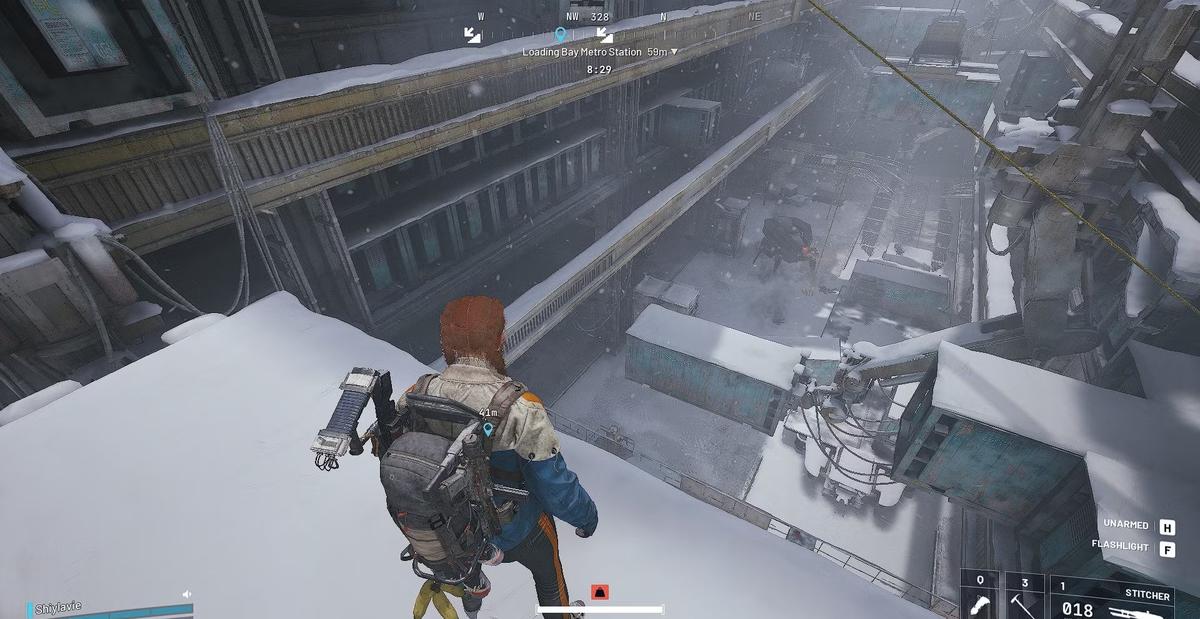Click the speaker icon beside Shiylavie's name
The image size is (1200, 619).
pos(186,594)
